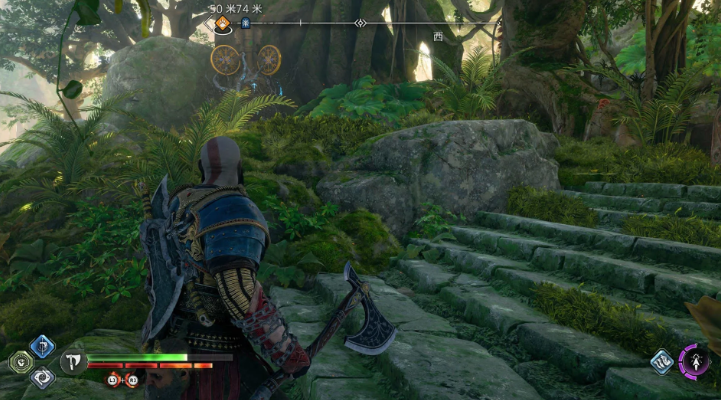Trigger the grey swirl runic ability icon
The height and width of the screenshot is (400, 721).
pyautogui.click(x=42, y=377)
